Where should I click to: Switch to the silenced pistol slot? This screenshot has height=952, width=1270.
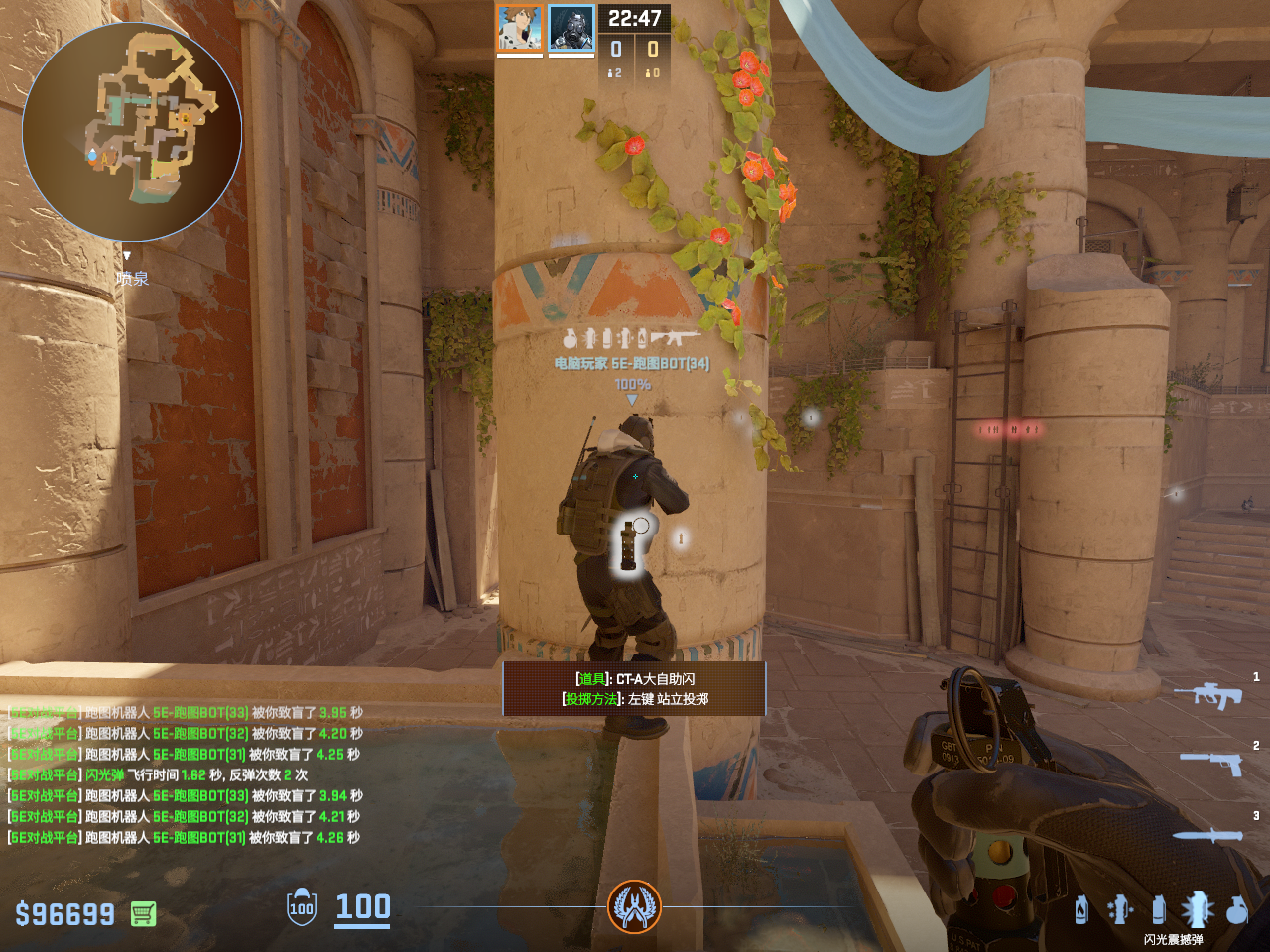(x=1212, y=762)
